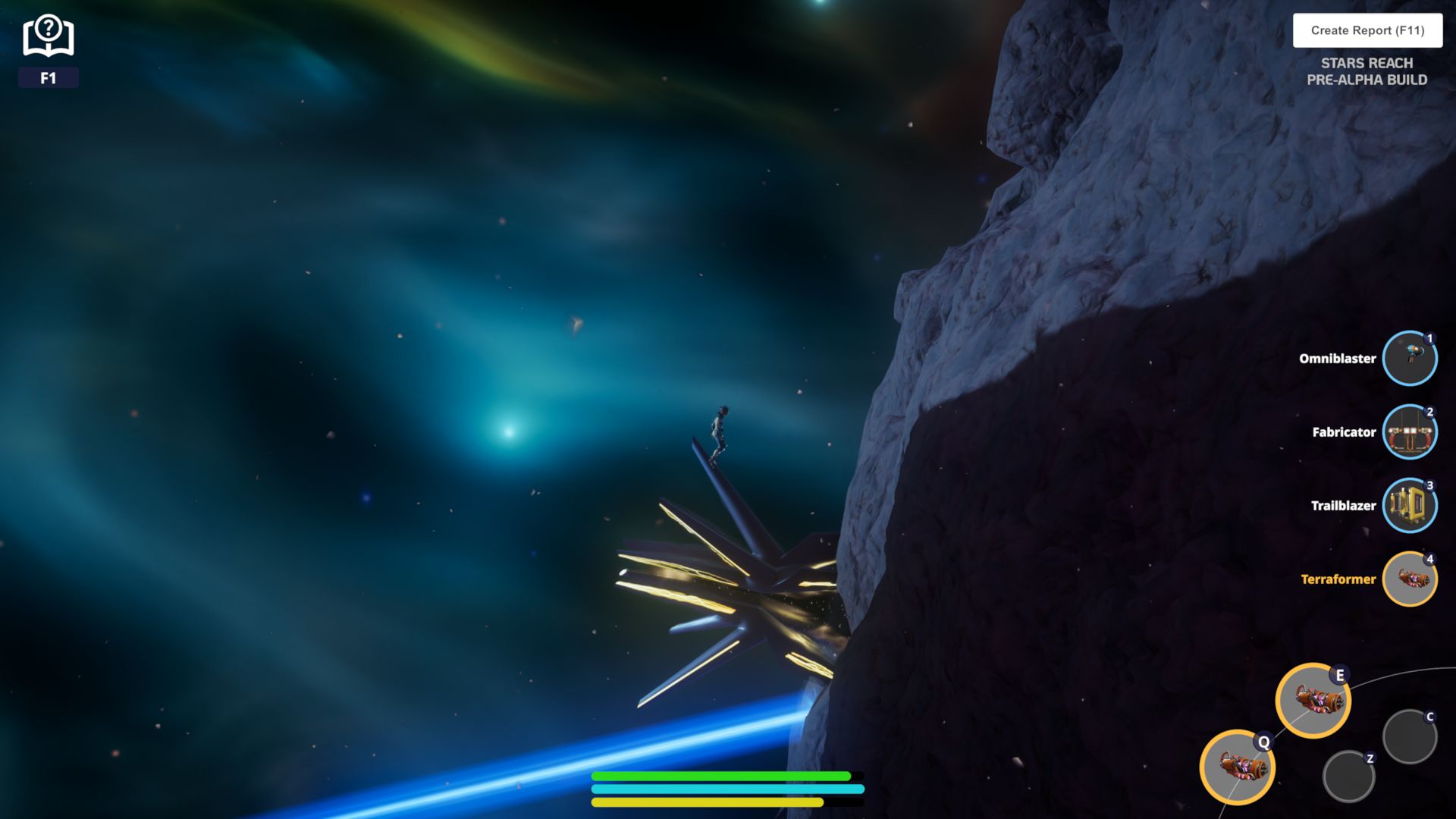The width and height of the screenshot is (1456, 819).
Task: Select the Omniblaster tool slot
Action: pos(1409,359)
